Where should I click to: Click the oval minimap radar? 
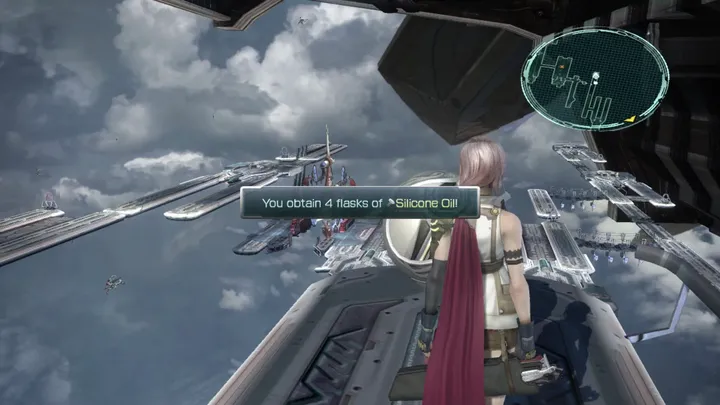coord(594,79)
